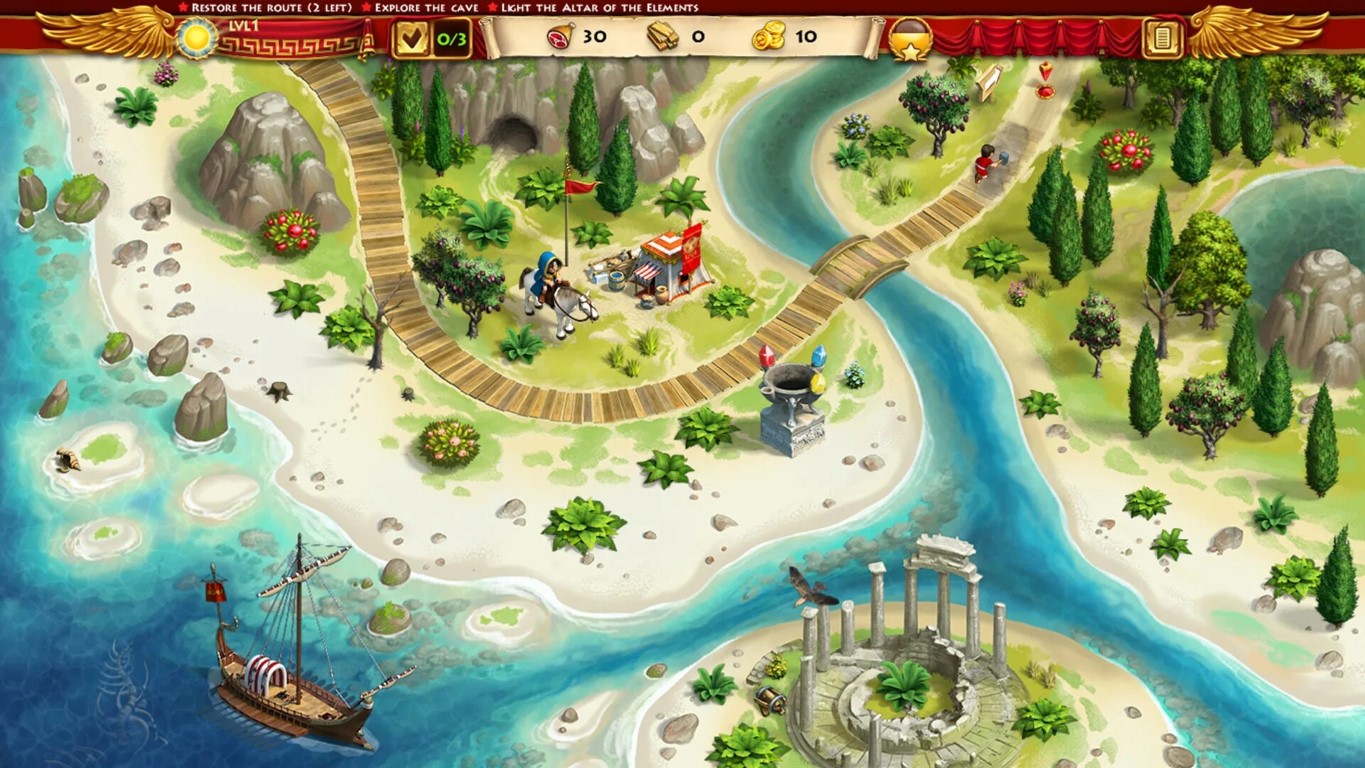Click the 'Explore the cave' objective text
The height and width of the screenshot is (768, 1365).
pyautogui.click(x=418, y=7)
